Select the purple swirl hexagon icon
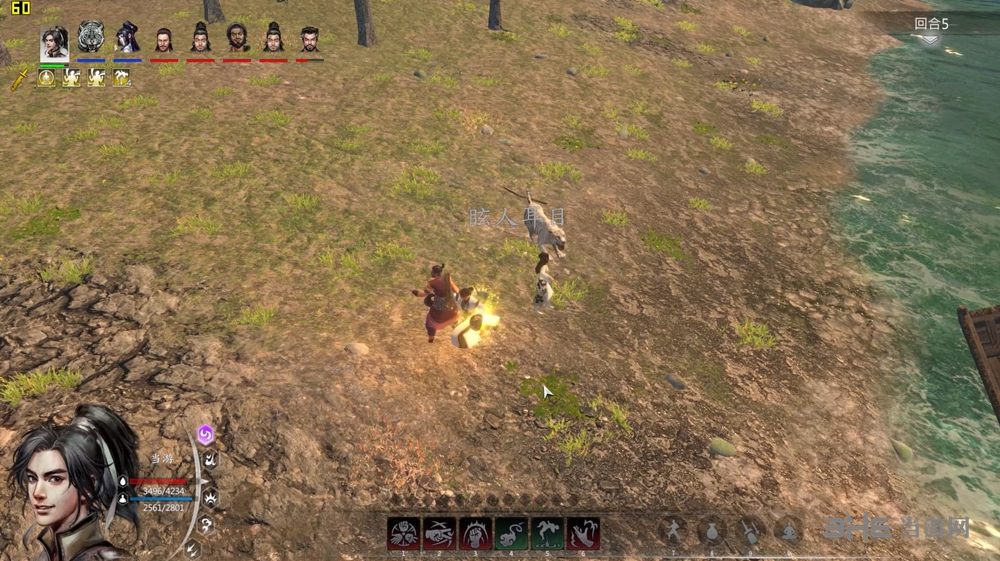1000x561 pixels. (x=205, y=434)
